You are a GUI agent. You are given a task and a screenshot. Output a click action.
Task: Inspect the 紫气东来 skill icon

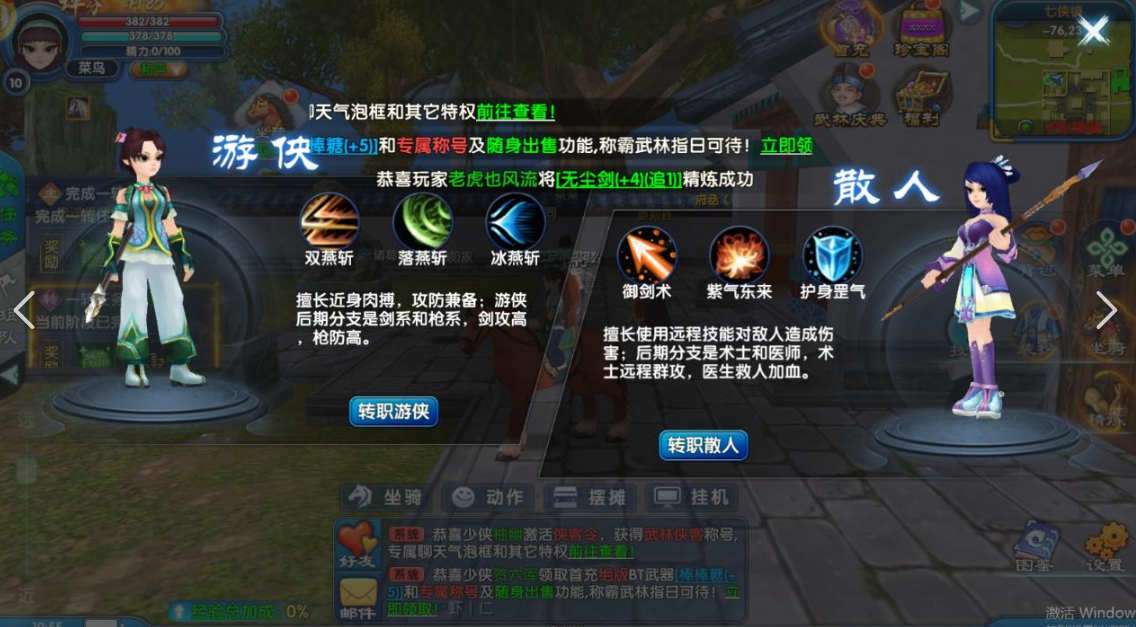(x=739, y=254)
